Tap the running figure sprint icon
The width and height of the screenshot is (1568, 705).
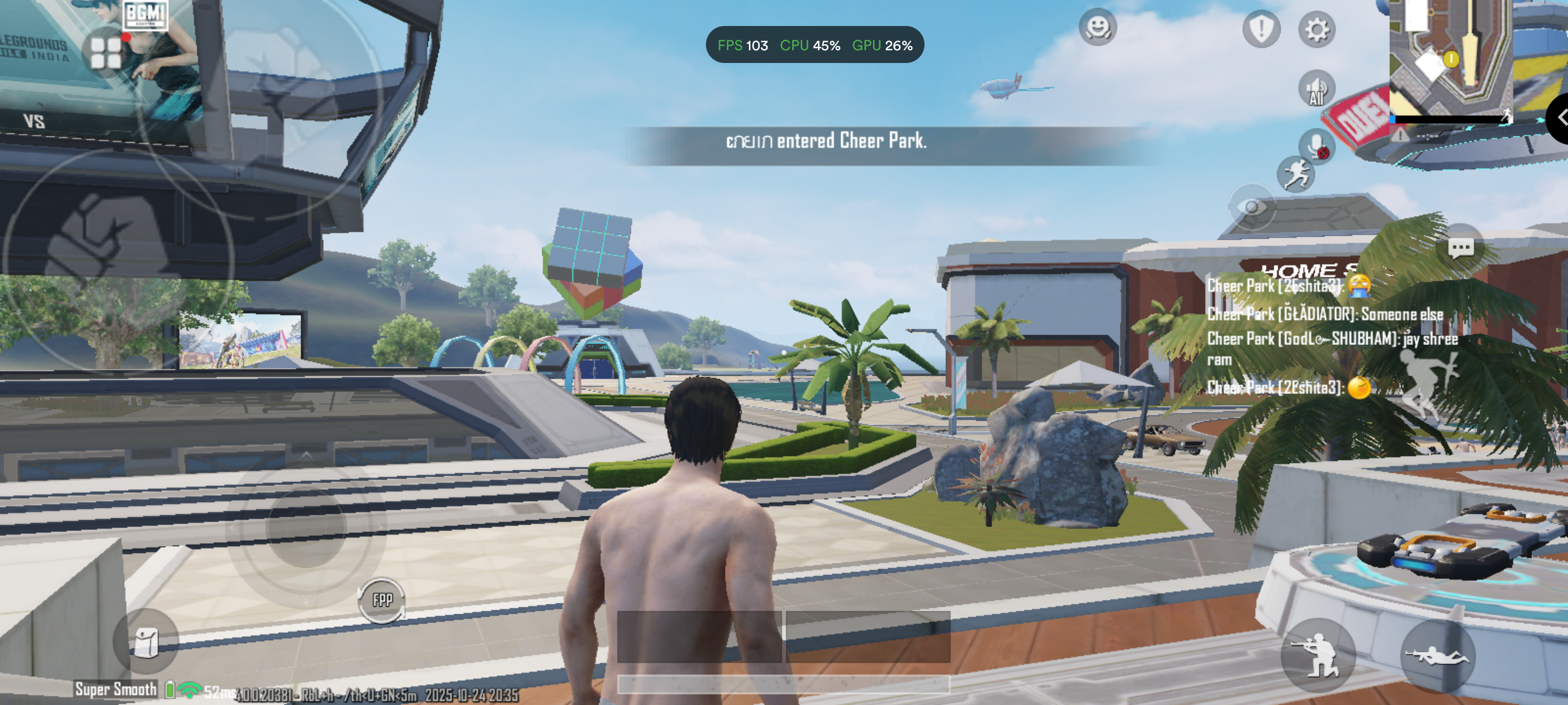point(1295,175)
